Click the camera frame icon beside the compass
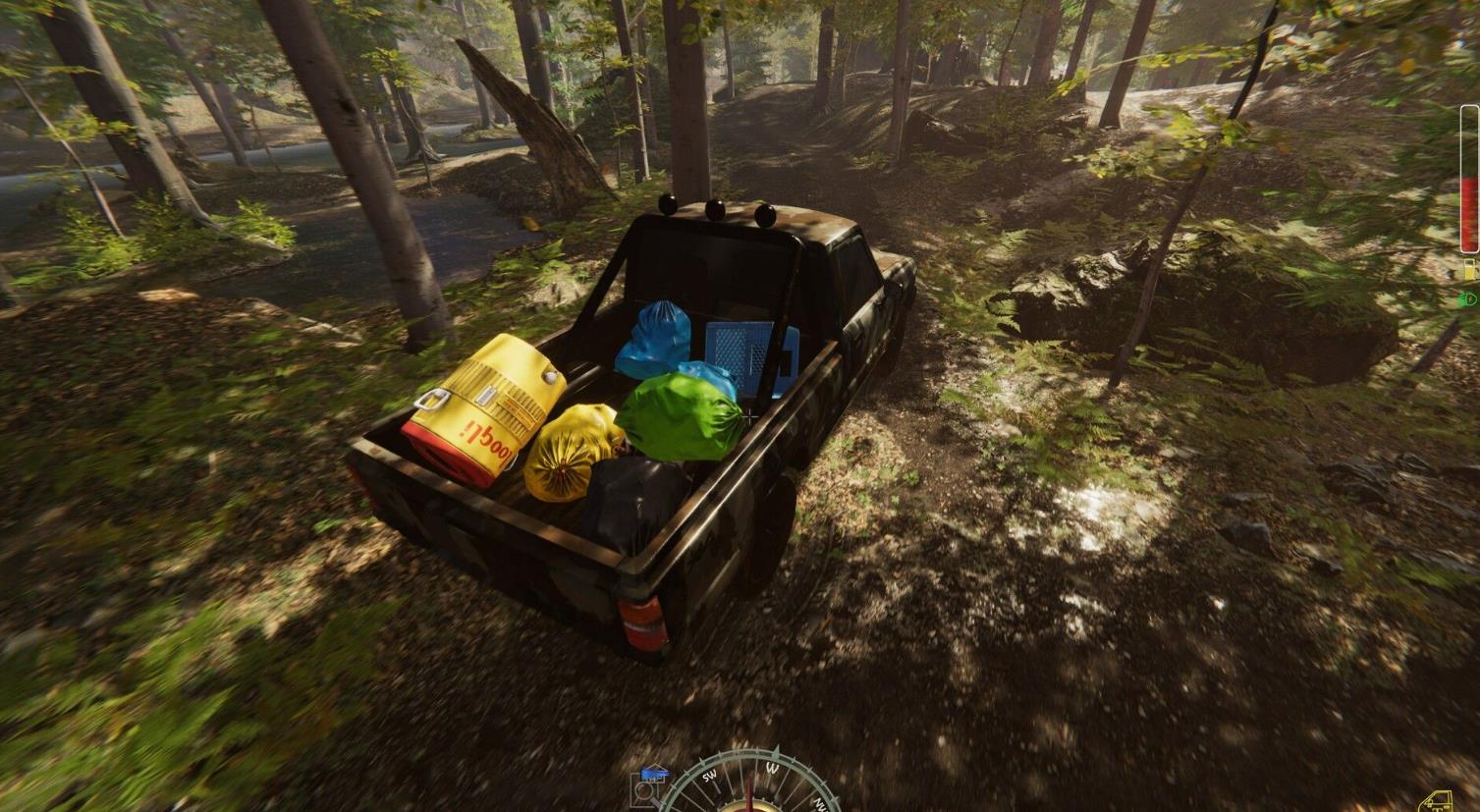 [645, 790]
